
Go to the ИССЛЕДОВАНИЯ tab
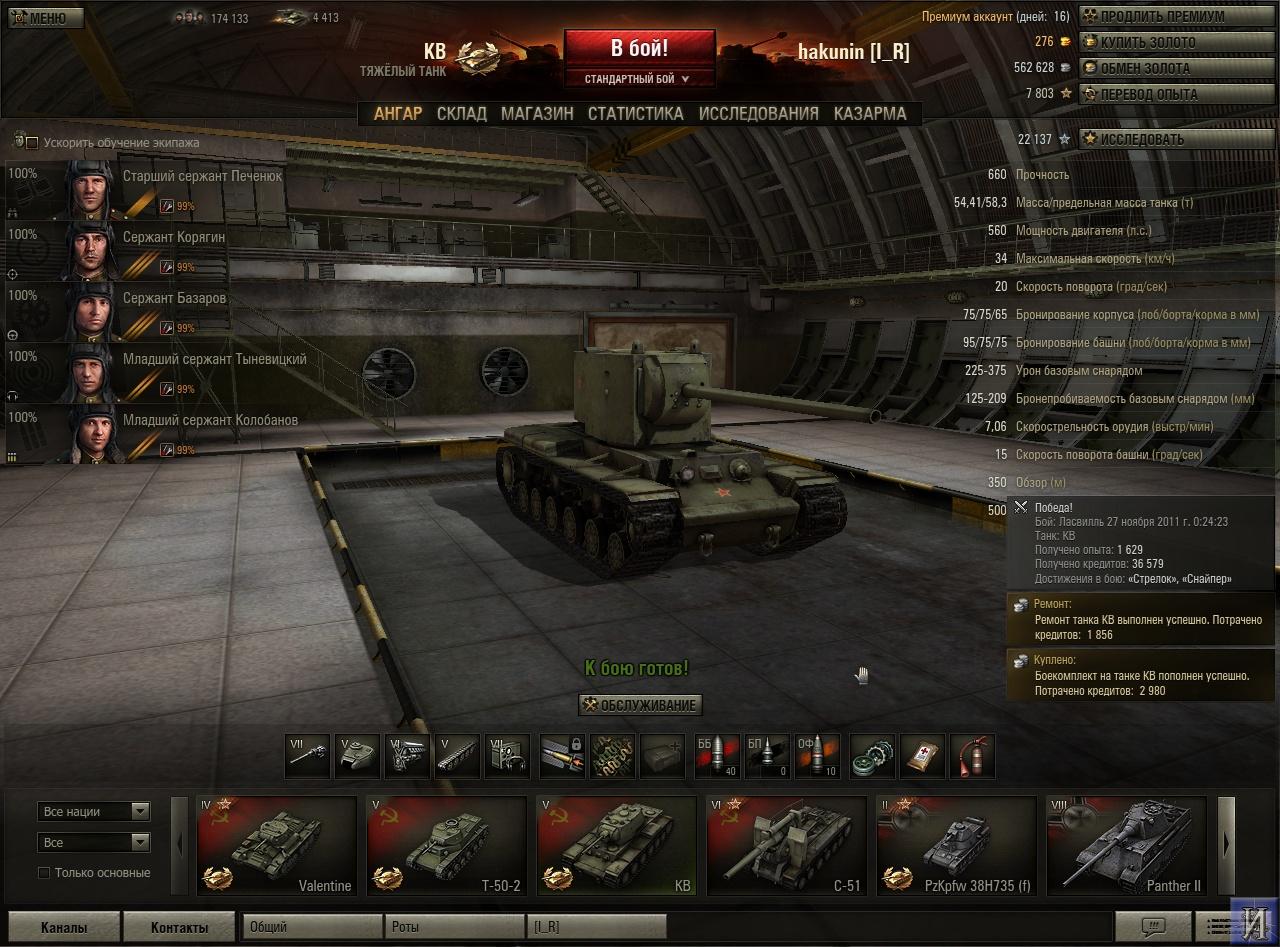pos(758,114)
